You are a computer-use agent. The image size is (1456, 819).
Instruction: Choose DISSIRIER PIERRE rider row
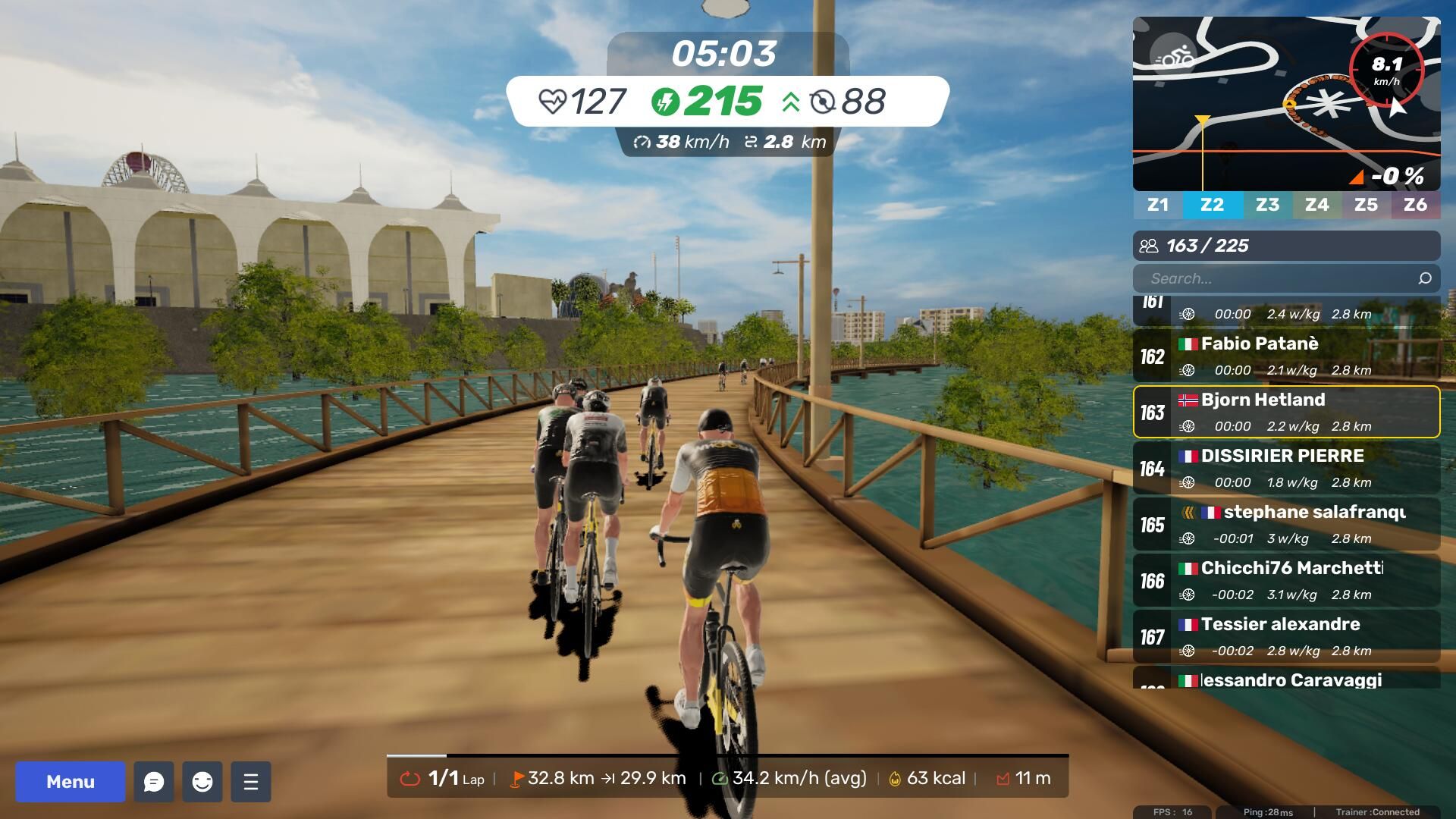tap(1286, 468)
